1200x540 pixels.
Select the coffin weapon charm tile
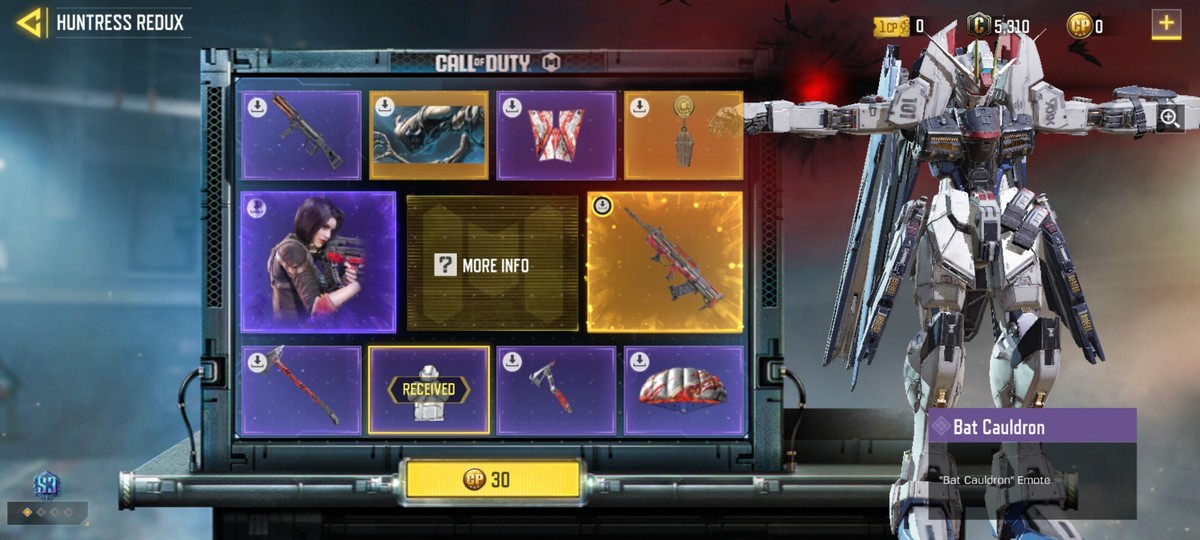[x=684, y=136]
